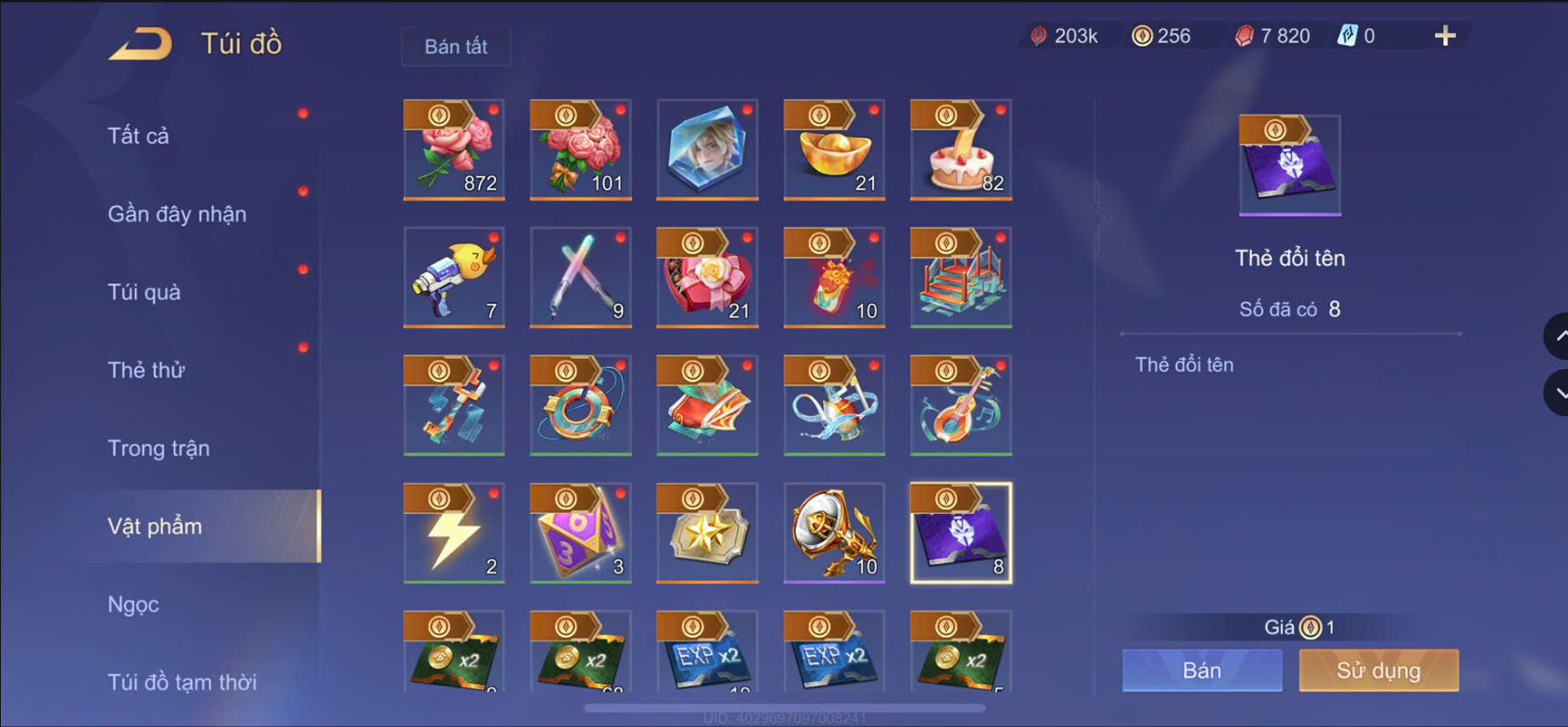Expand the panel divider chevron arrow
The height and width of the screenshot is (727, 1568).
coord(1105,219)
